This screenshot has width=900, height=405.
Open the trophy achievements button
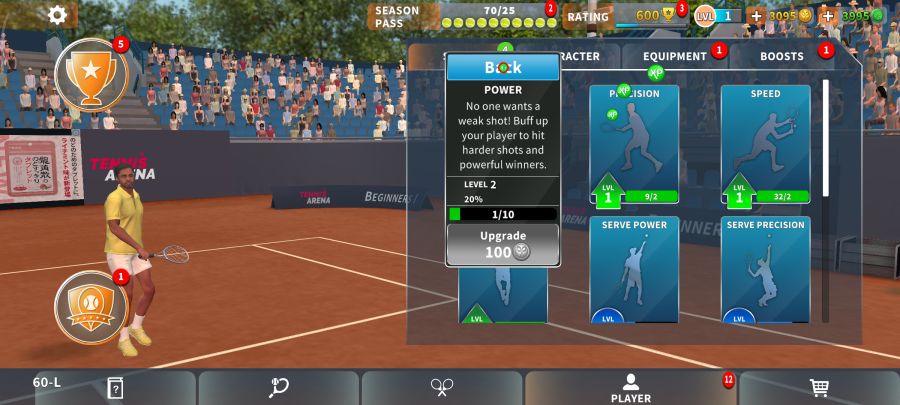pyautogui.click(x=91, y=75)
